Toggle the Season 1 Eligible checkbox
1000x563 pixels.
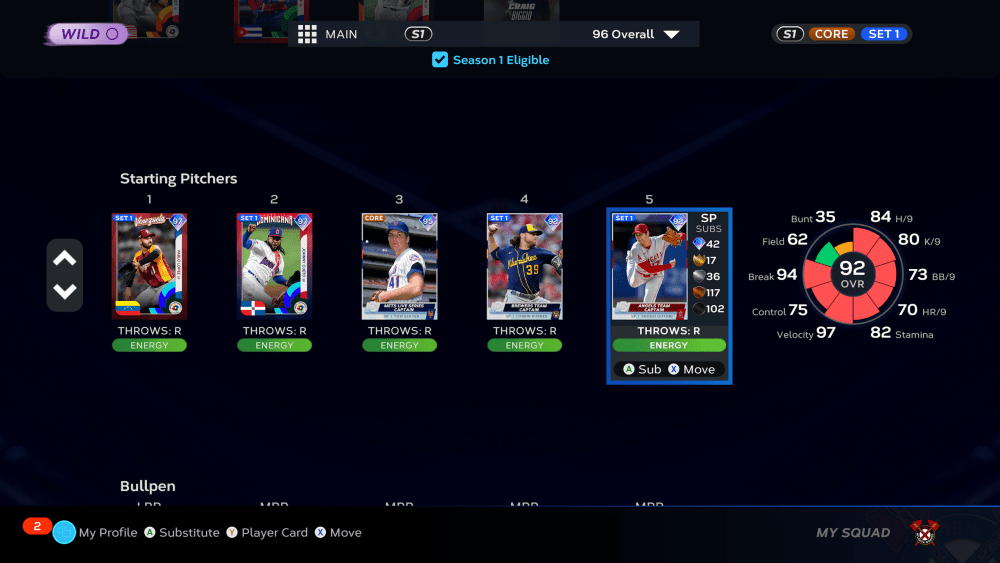tap(440, 60)
